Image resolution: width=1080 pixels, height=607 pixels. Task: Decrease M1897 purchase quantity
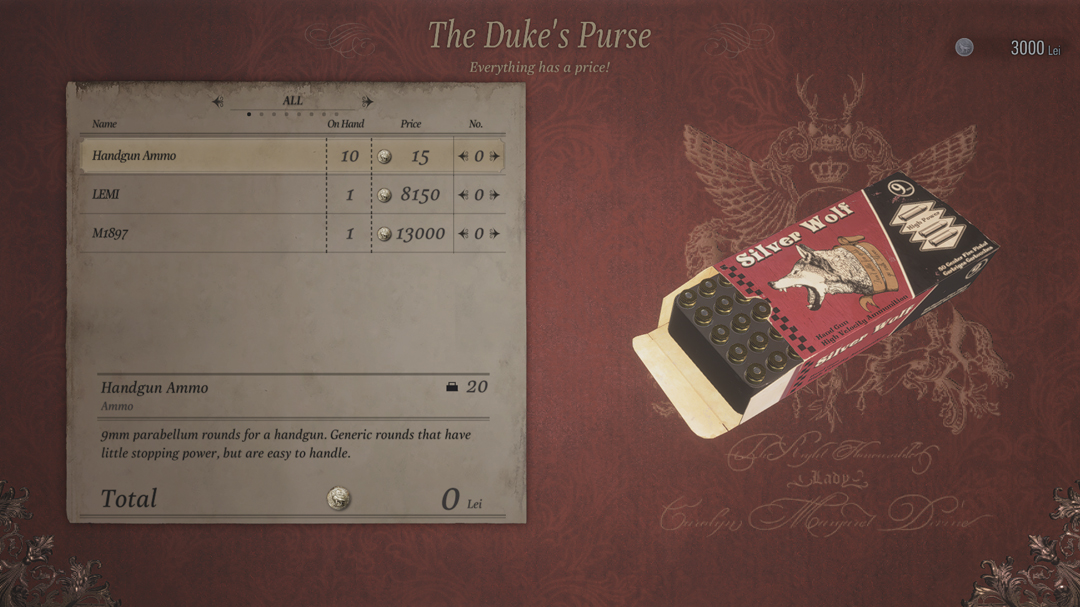[462, 234]
